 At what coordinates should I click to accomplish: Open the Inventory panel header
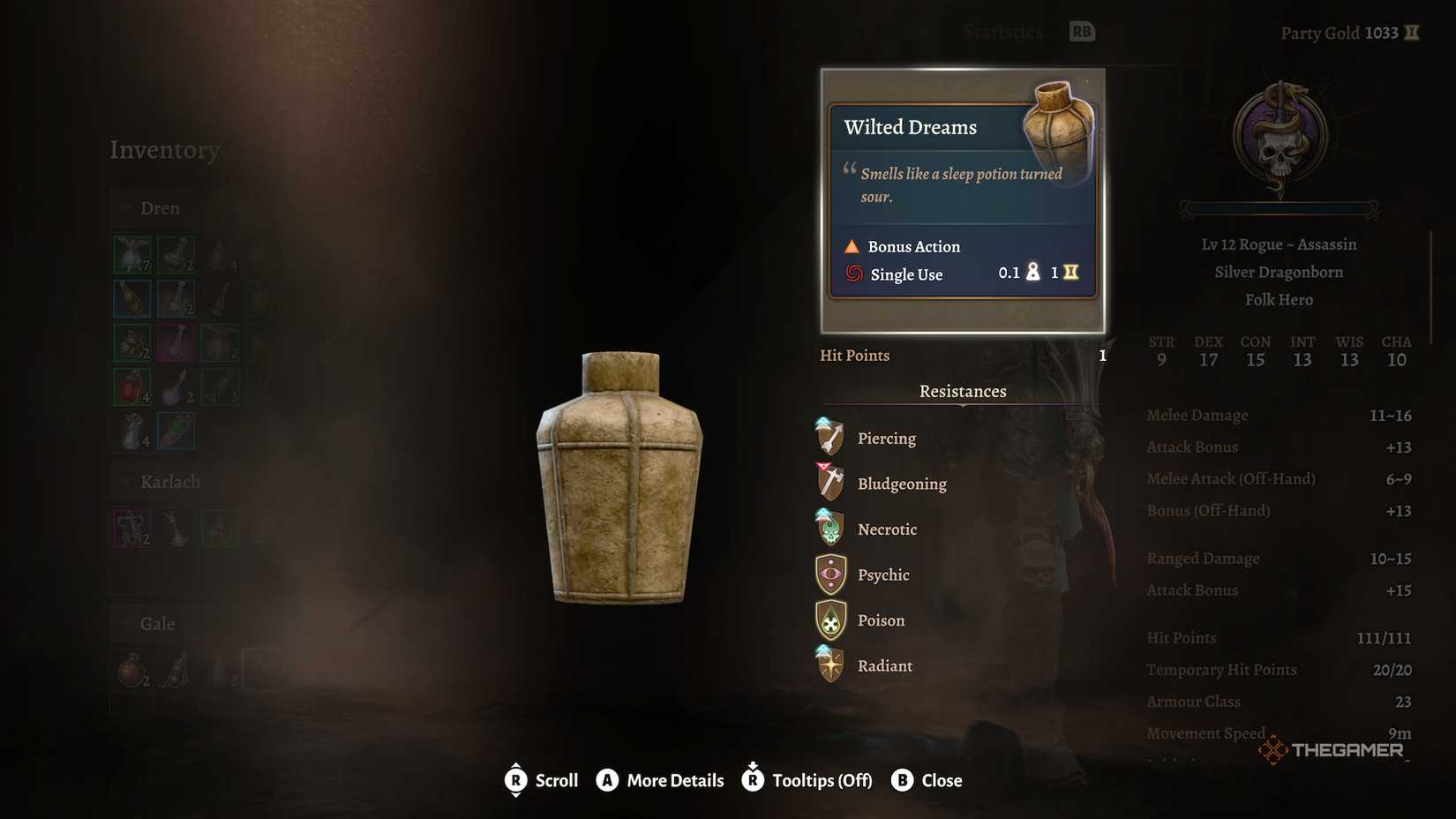[x=165, y=150]
